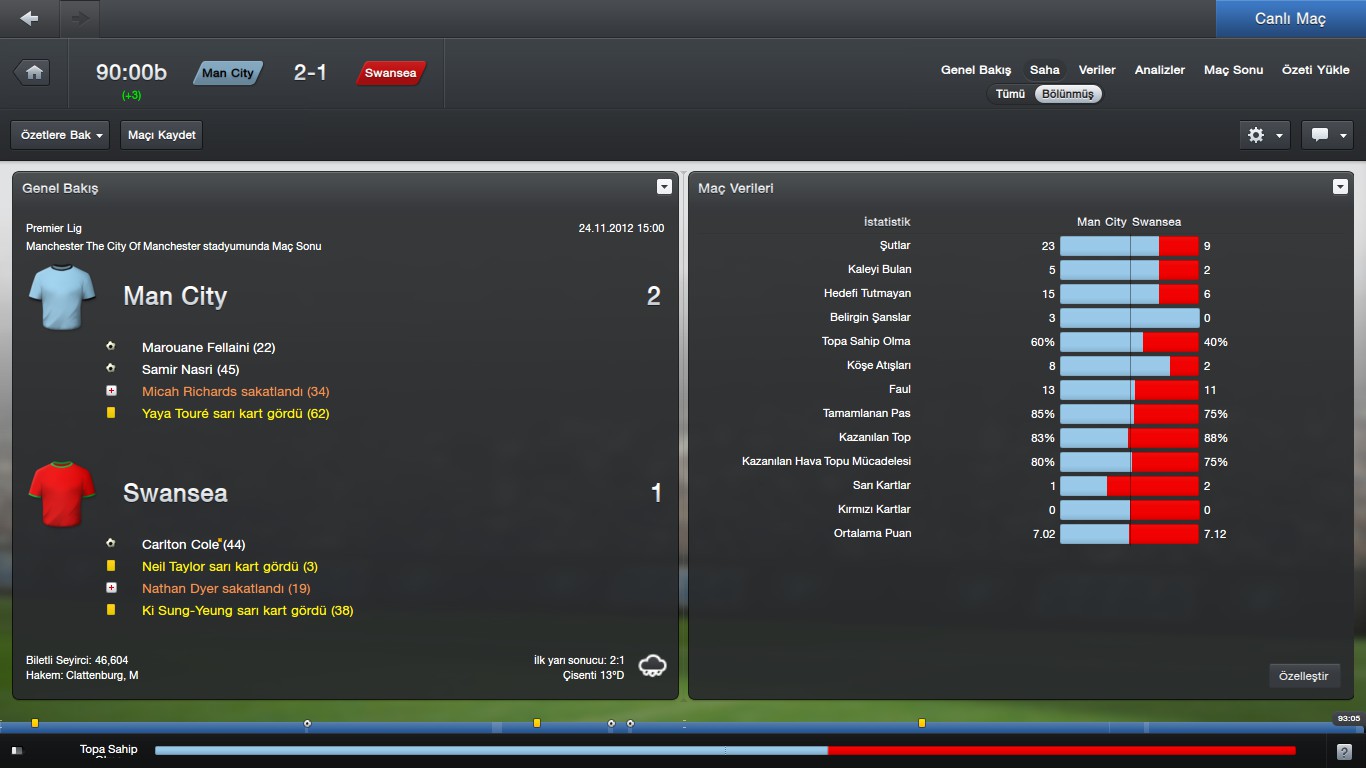The height and width of the screenshot is (768, 1366).
Task: Open the speech bubble dropdown
Action: click(x=1327, y=135)
